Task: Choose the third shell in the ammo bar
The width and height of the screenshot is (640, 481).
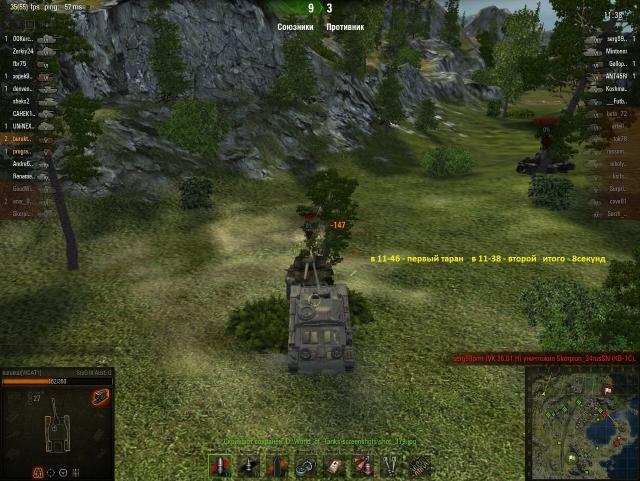Action: (x=275, y=466)
